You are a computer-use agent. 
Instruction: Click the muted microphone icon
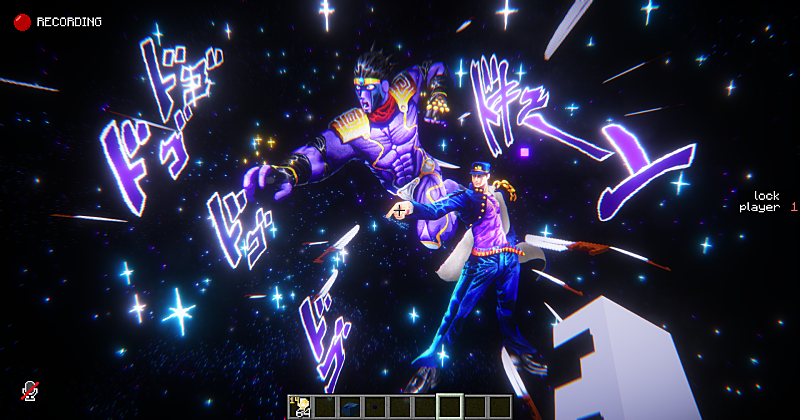[30, 391]
